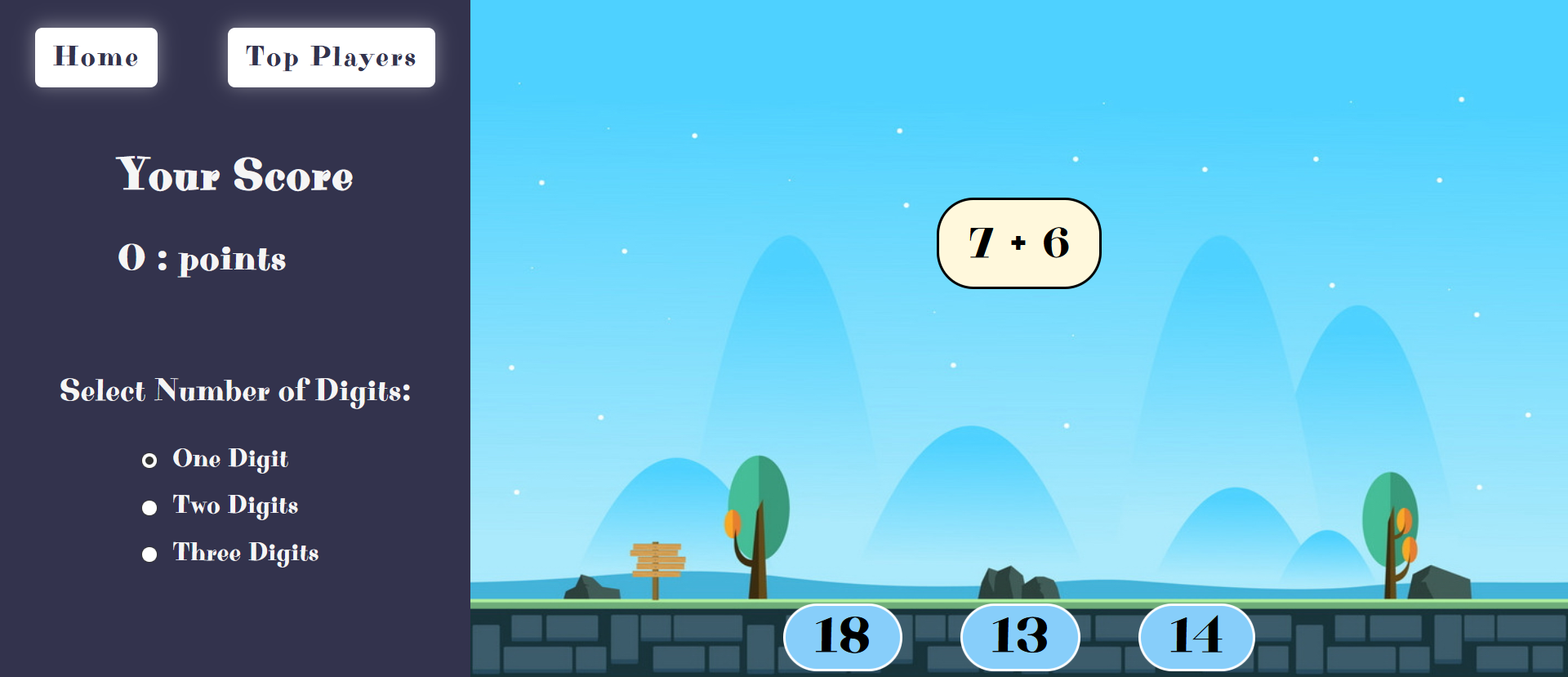Choose the answer bubble showing 14
Viewport: 1568px width, 677px height.
(1196, 638)
